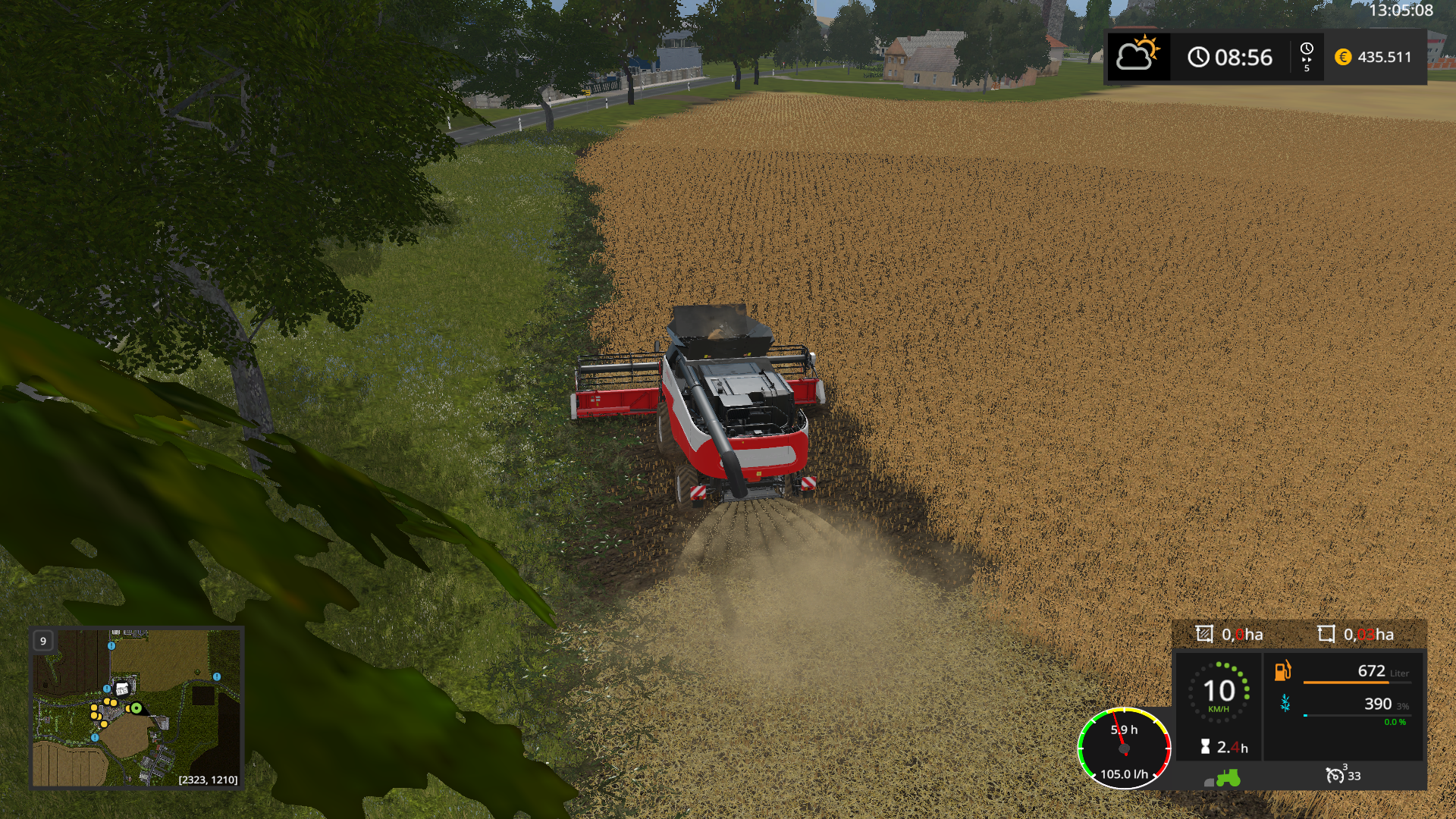Toggle the cruise control speed icon
The width and height of the screenshot is (1456, 819).
pos(1335,775)
